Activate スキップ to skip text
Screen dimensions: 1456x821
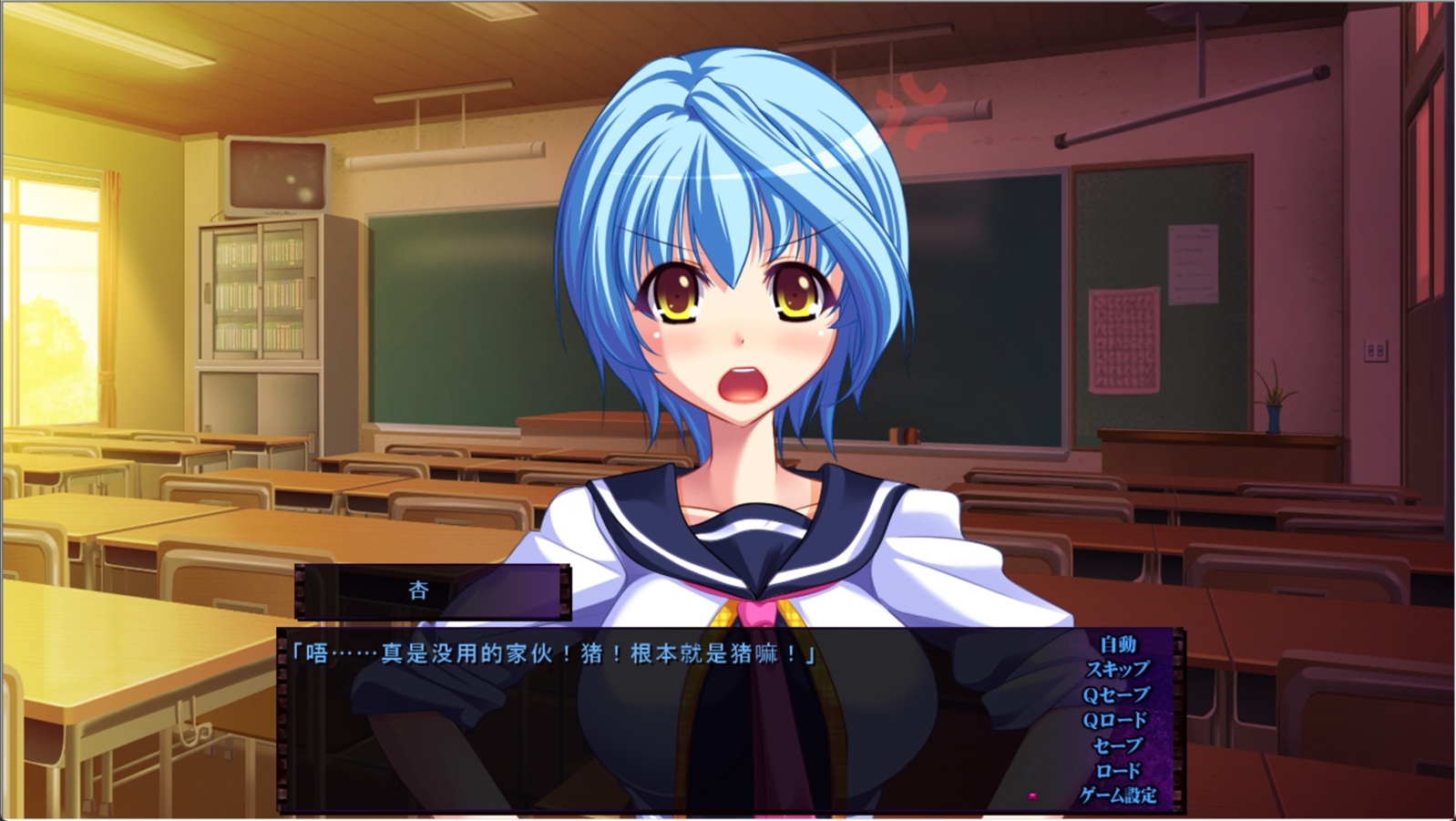coord(1117,669)
